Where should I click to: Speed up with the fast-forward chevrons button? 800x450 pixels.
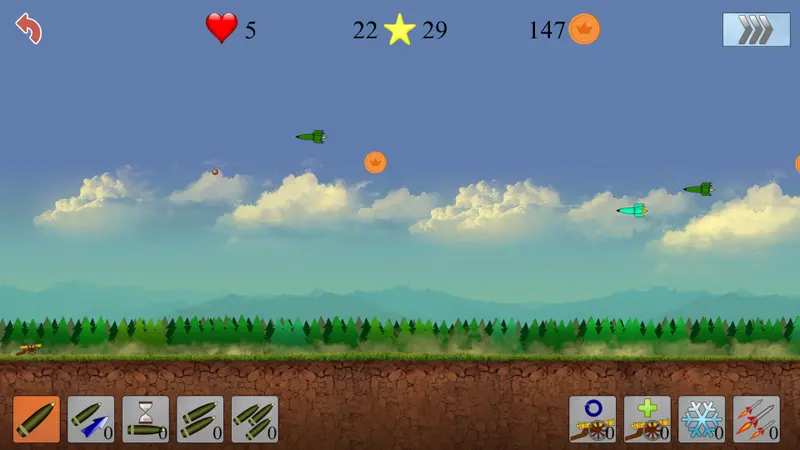tap(749, 29)
